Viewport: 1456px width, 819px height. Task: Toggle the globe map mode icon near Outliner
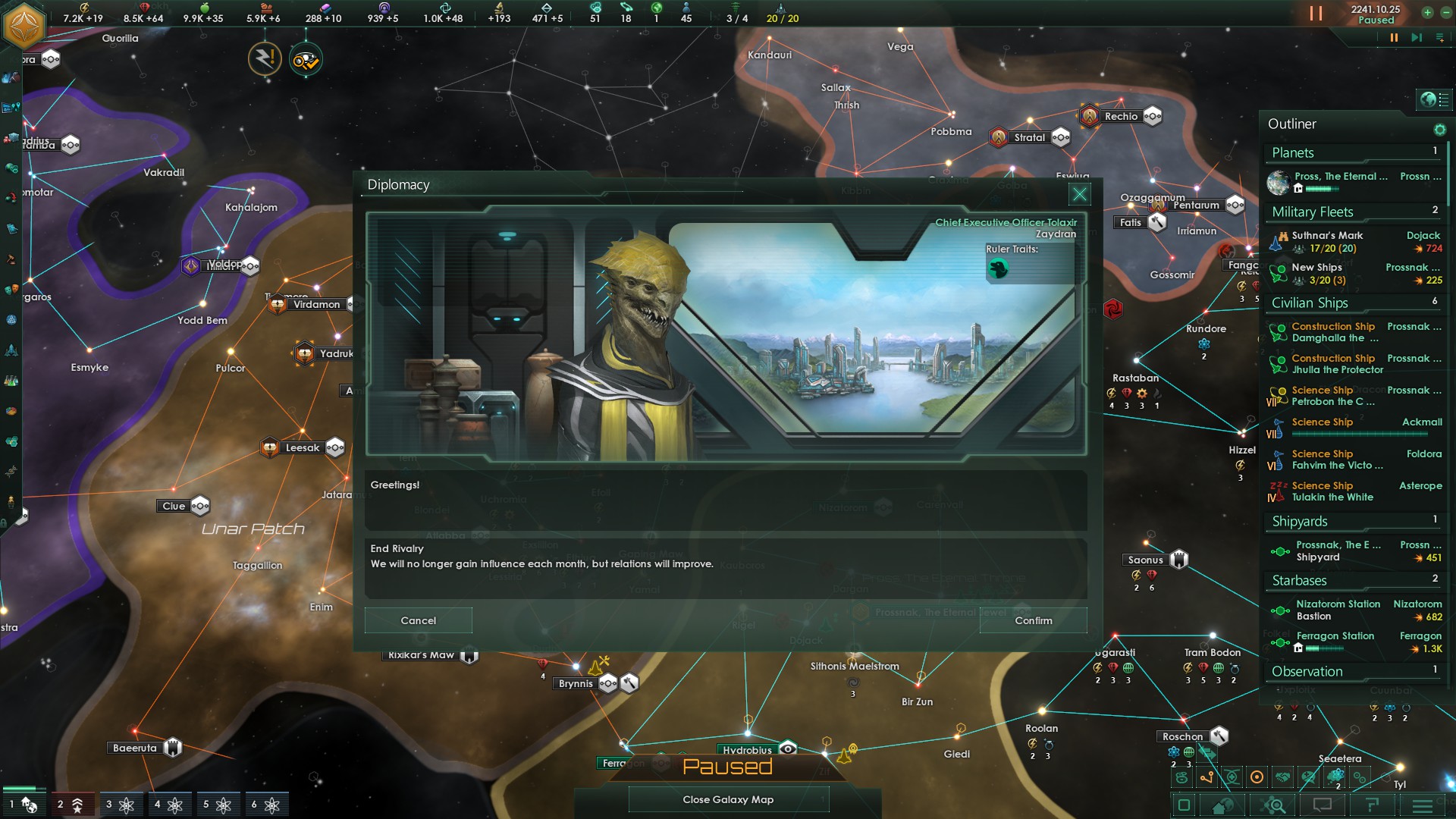point(1427,99)
